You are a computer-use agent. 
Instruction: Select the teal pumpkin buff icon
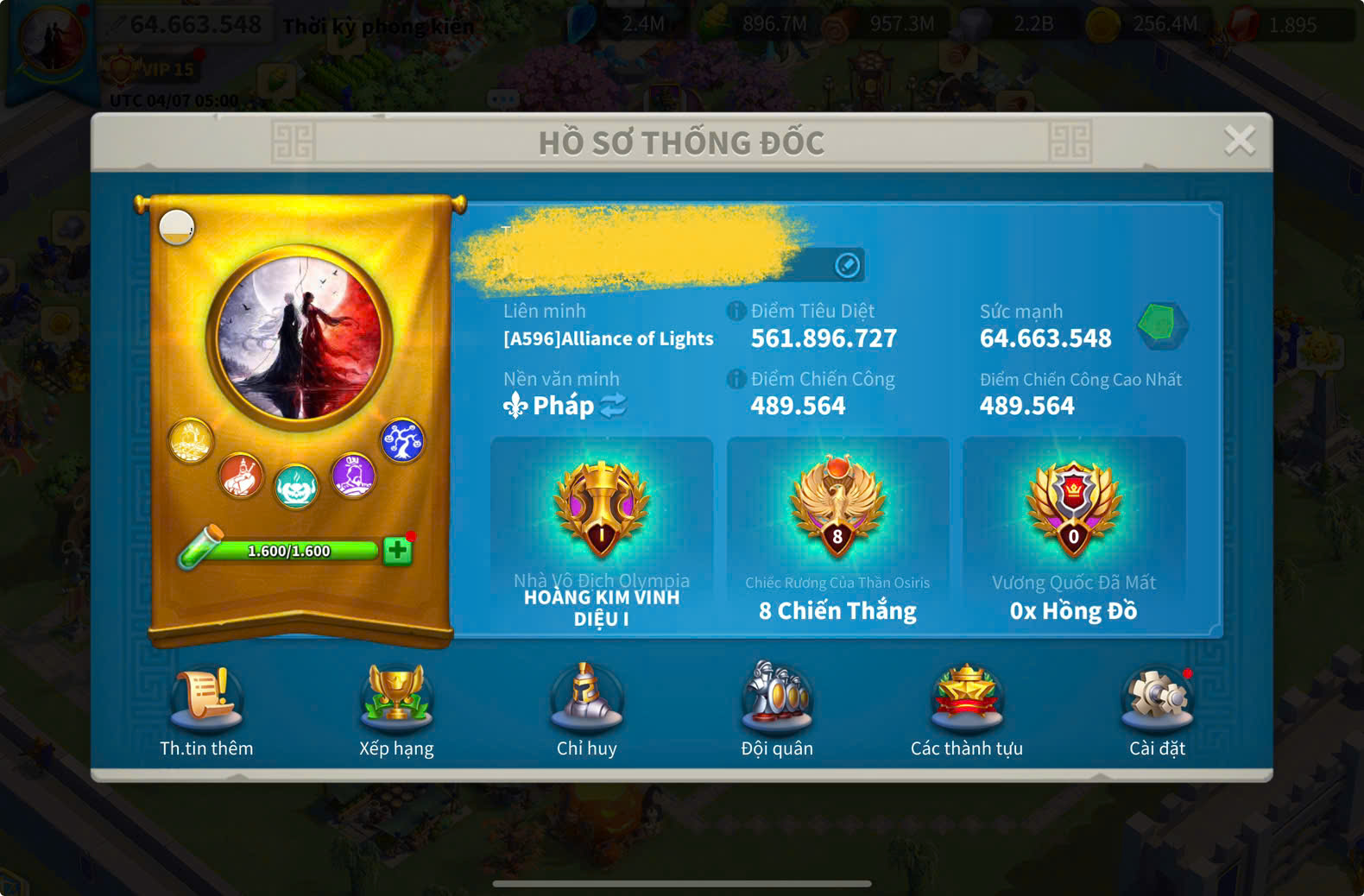[296, 486]
